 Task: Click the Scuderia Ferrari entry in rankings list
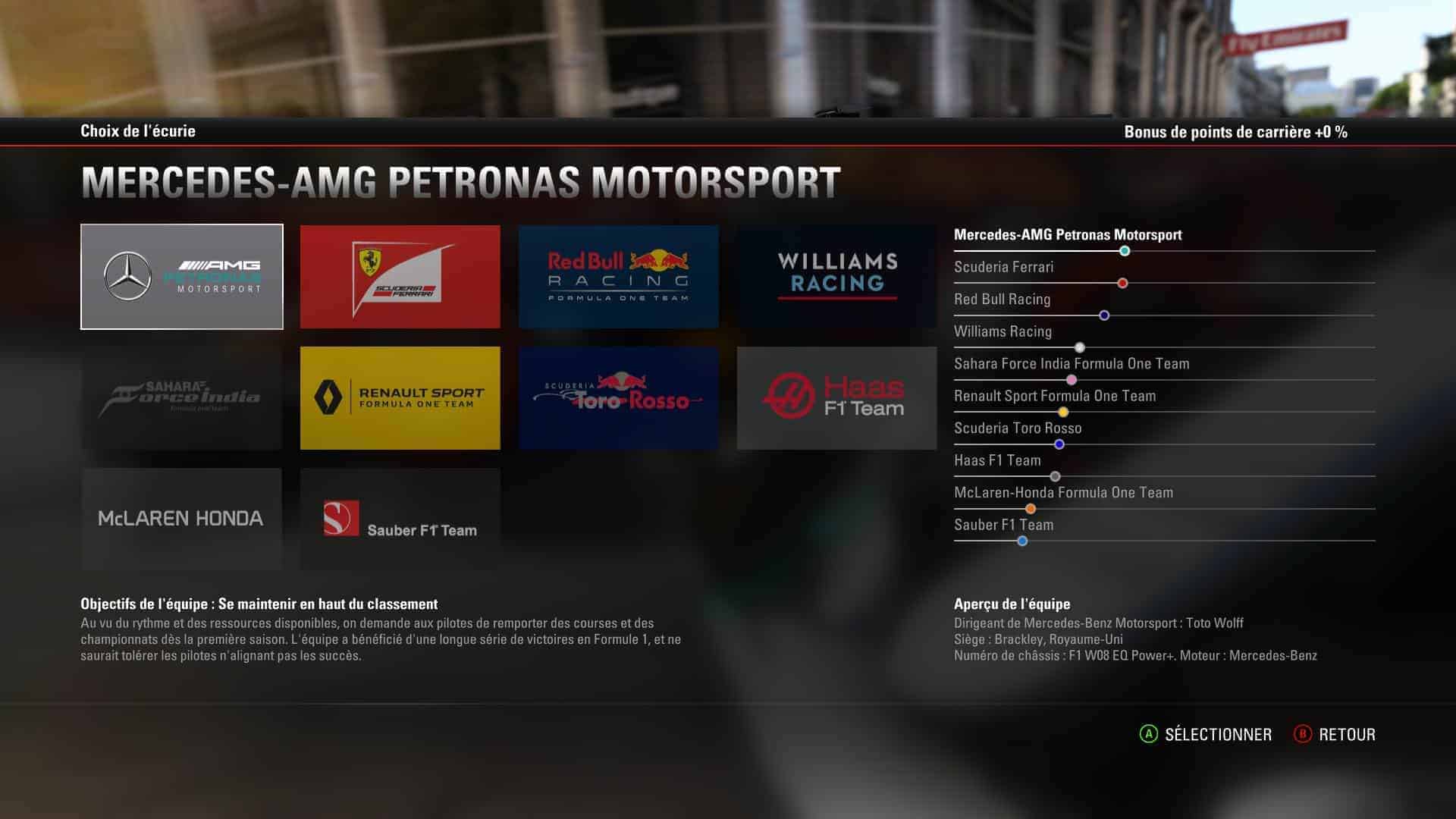click(x=1004, y=267)
